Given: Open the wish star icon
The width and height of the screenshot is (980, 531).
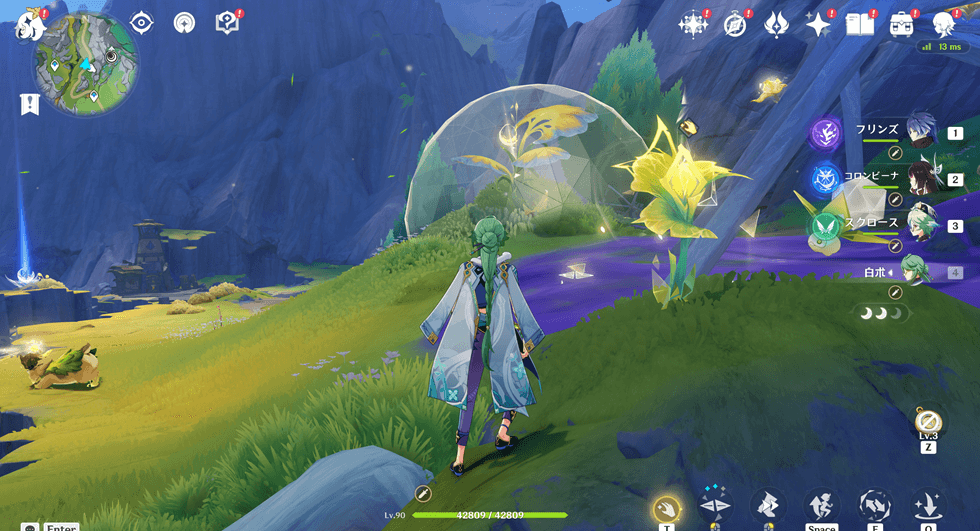Looking at the screenshot, I should 818,24.
